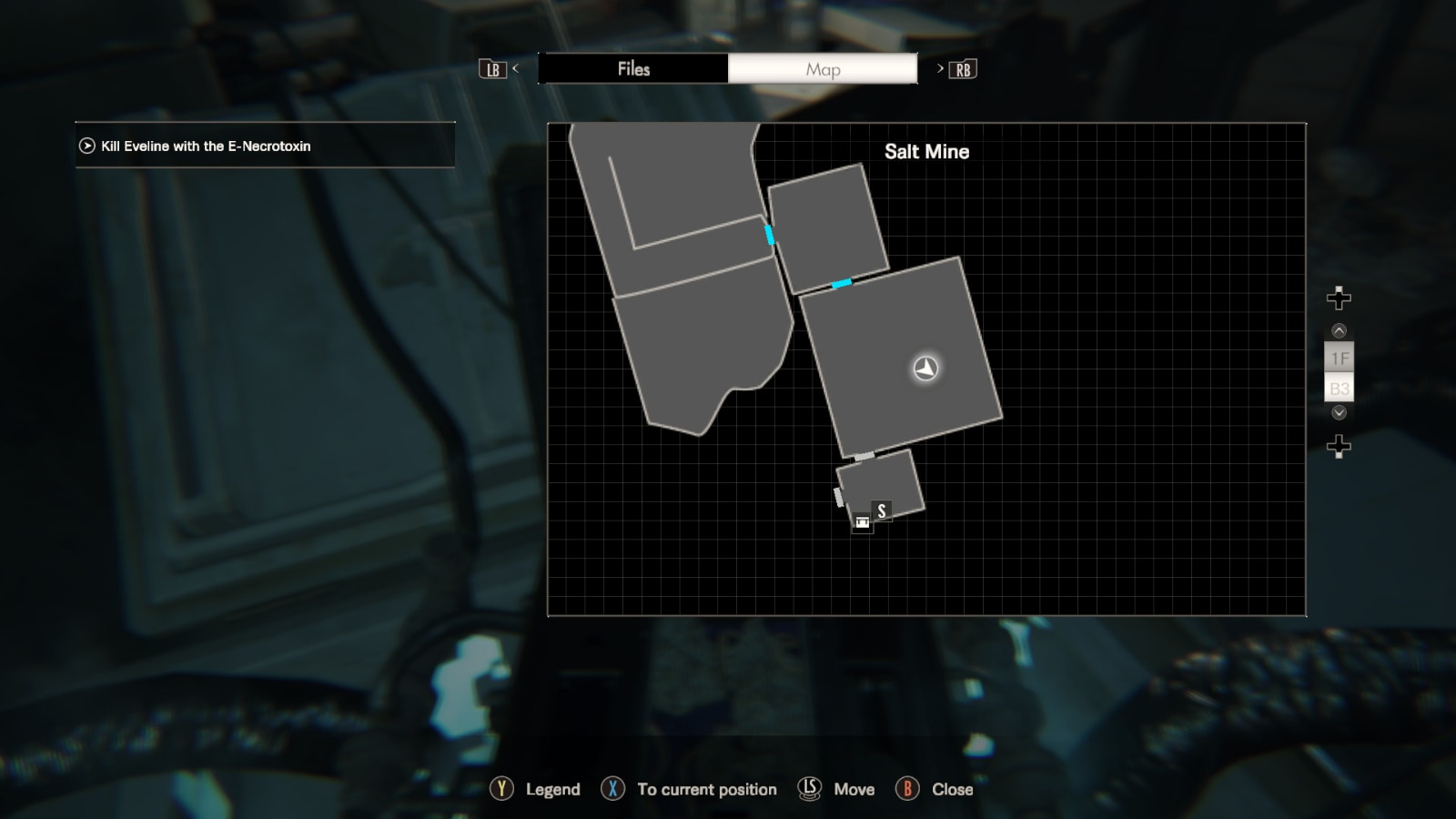Click the down chevron below the floor list
Image resolution: width=1456 pixels, height=819 pixels.
tap(1338, 412)
